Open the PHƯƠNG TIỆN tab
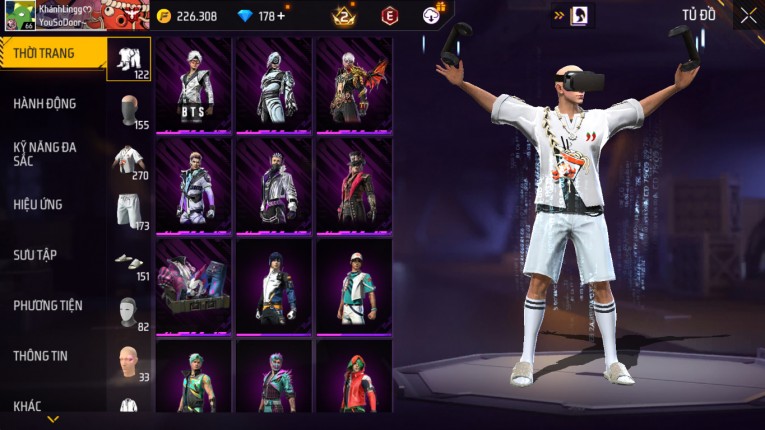This screenshot has width=765, height=430. click(48, 305)
